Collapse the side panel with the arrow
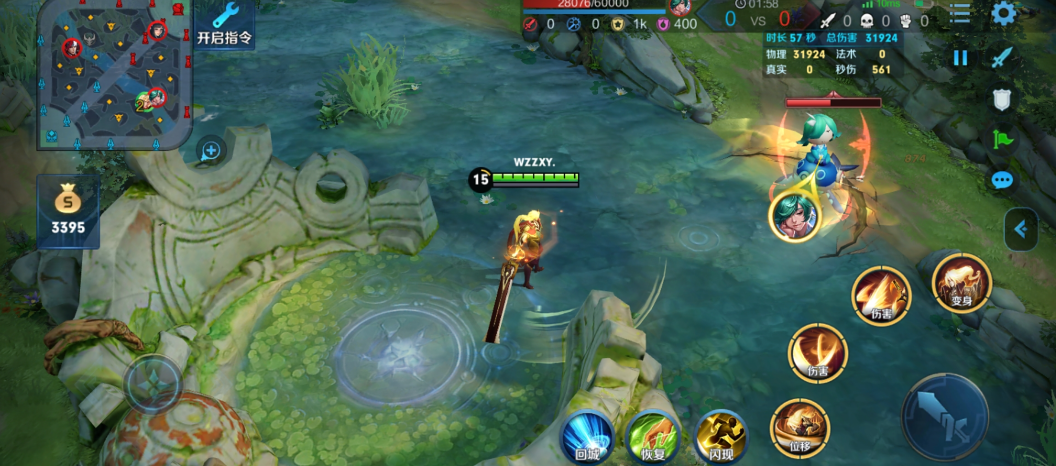This screenshot has height=466, width=1056. 1020,229
